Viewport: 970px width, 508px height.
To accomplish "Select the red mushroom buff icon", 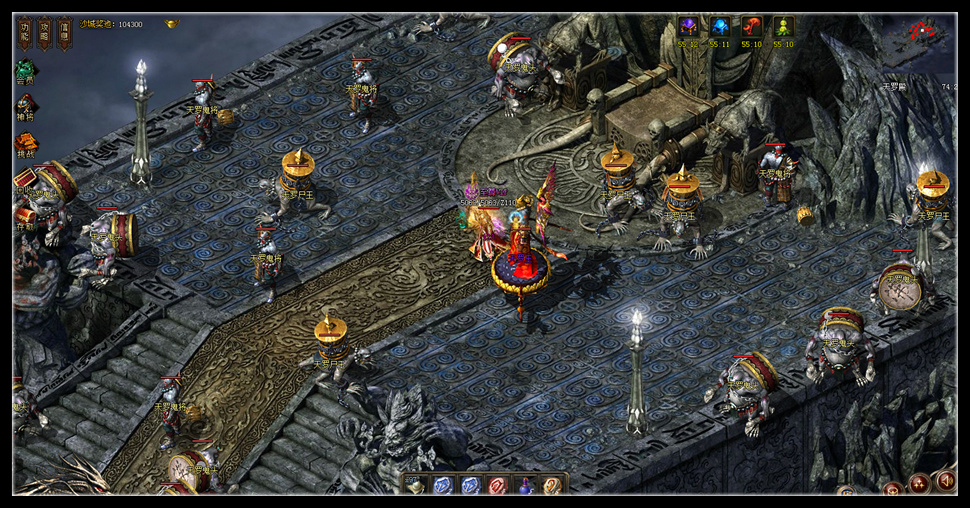I will [x=752, y=27].
